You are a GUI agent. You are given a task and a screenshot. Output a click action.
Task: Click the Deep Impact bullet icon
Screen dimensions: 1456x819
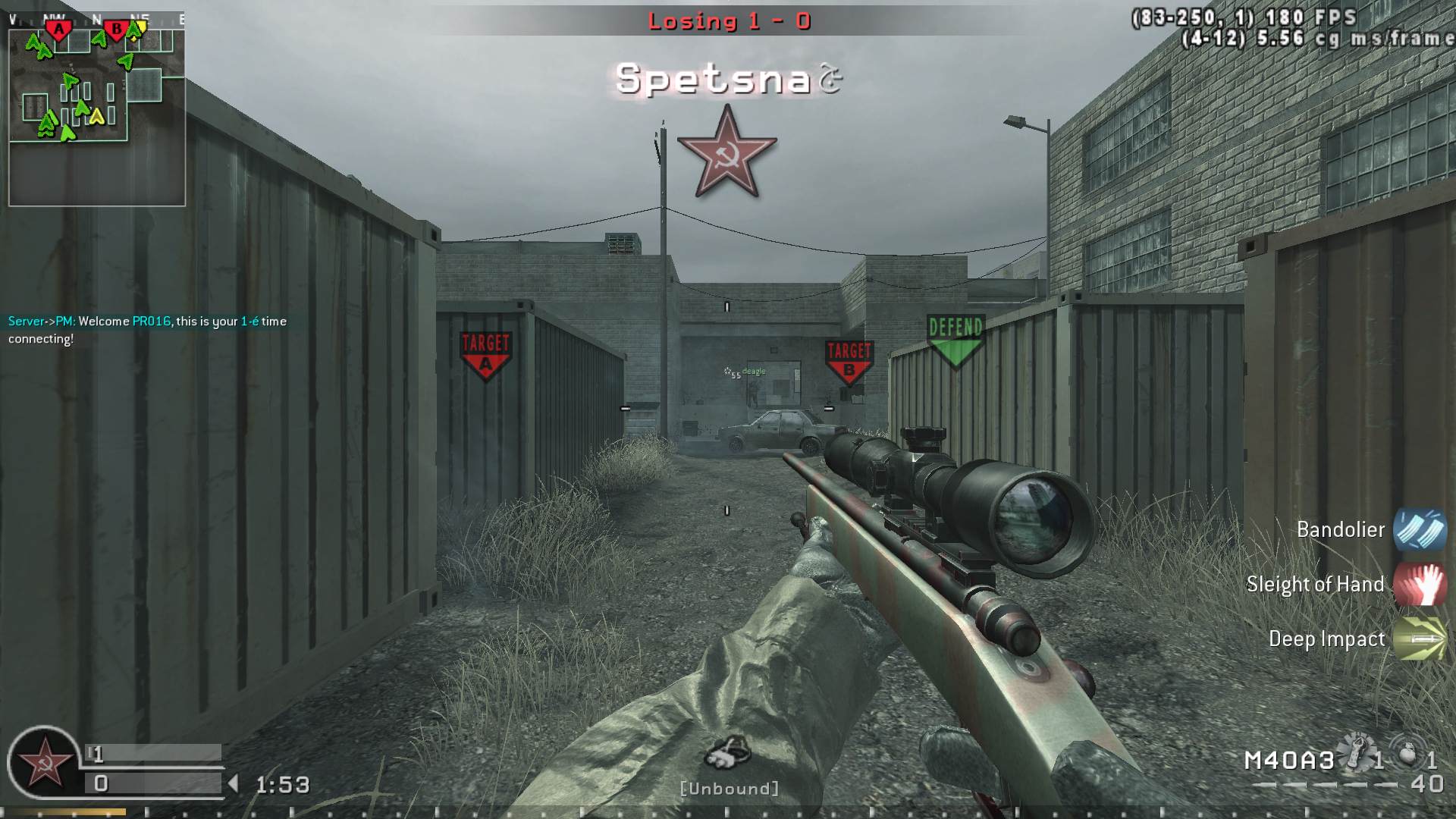click(x=1421, y=639)
